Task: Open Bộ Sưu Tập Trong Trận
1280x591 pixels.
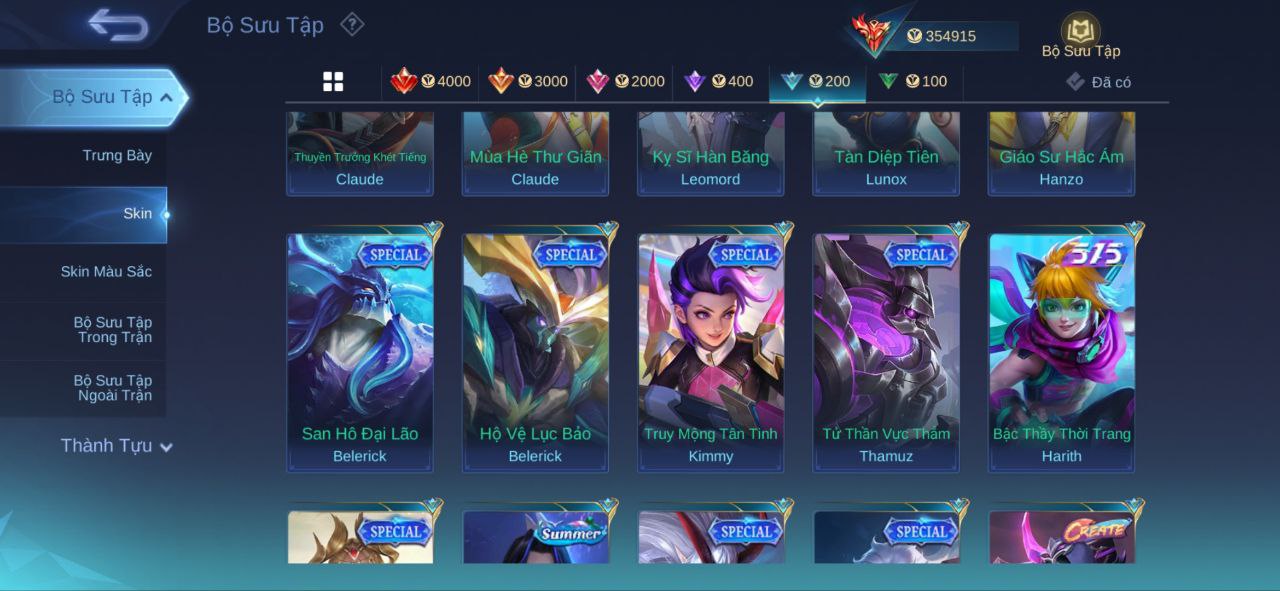Action: coord(113,330)
